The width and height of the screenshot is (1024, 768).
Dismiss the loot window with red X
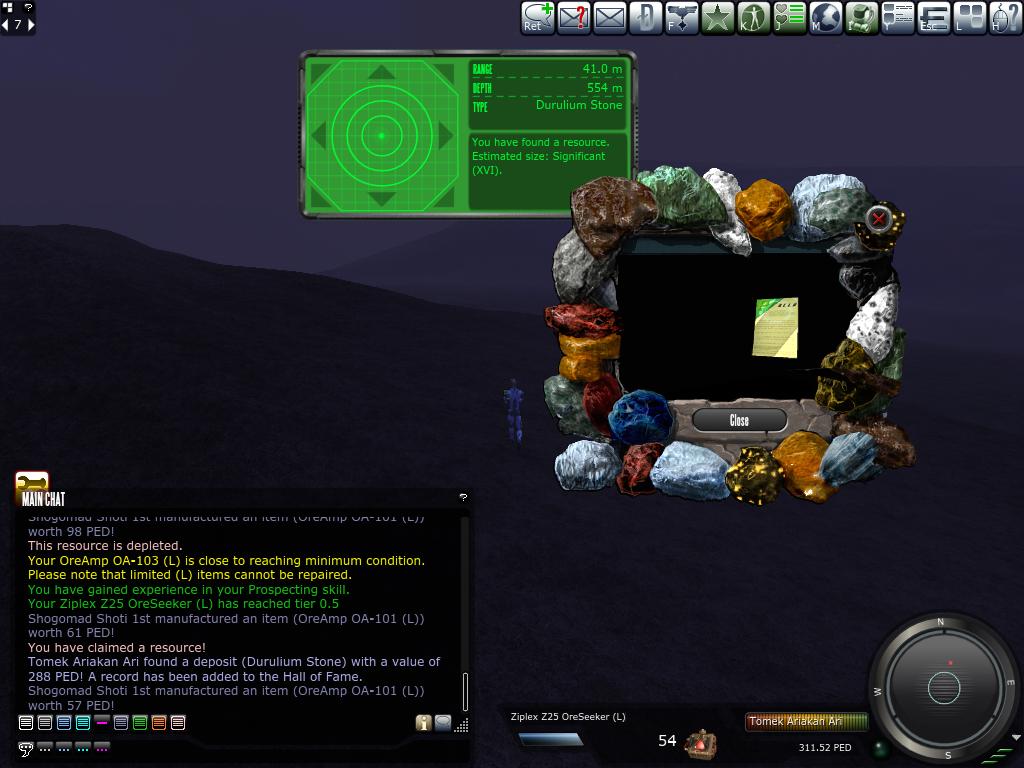click(879, 218)
